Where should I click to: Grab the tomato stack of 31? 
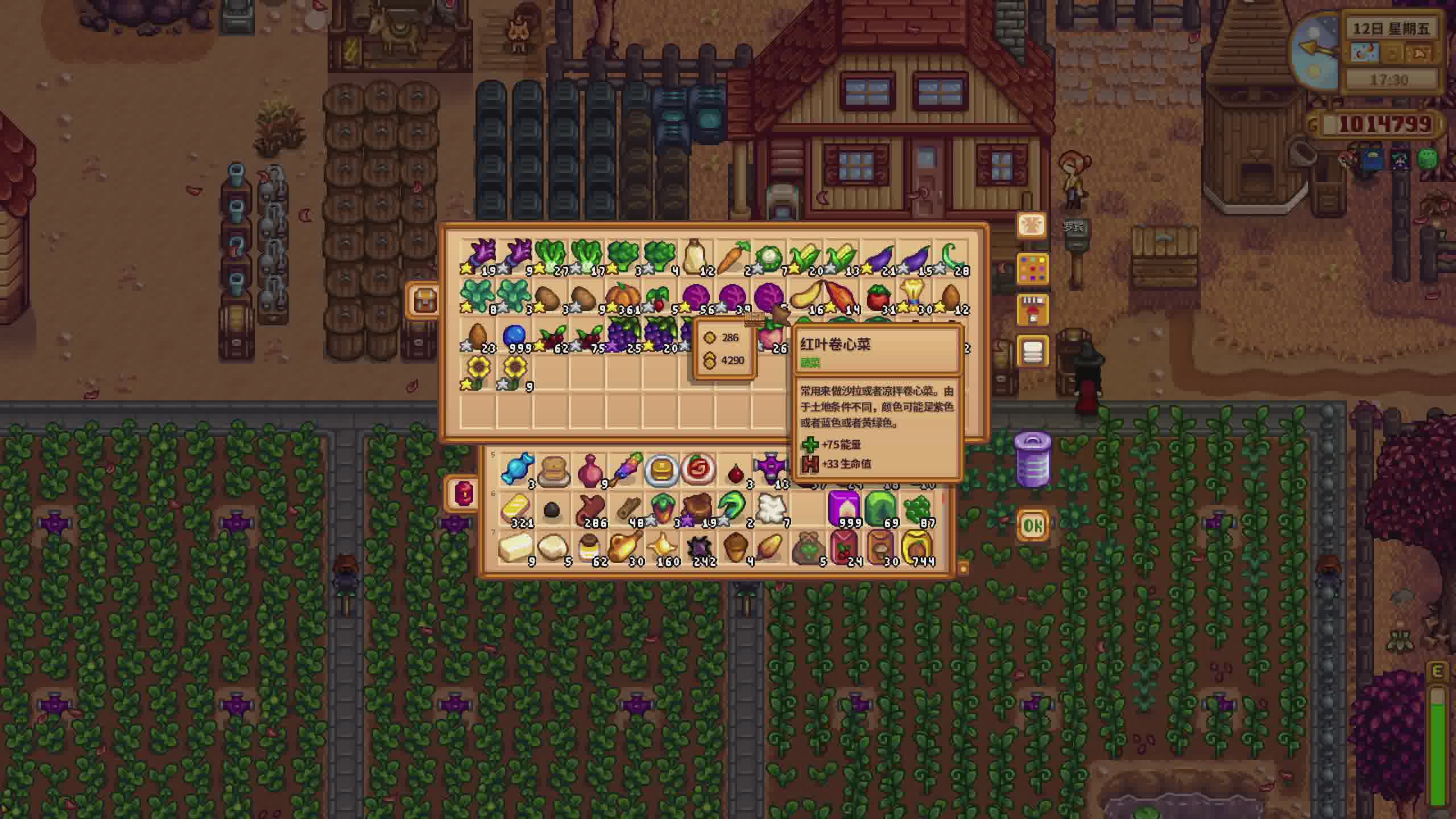tap(878, 297)
